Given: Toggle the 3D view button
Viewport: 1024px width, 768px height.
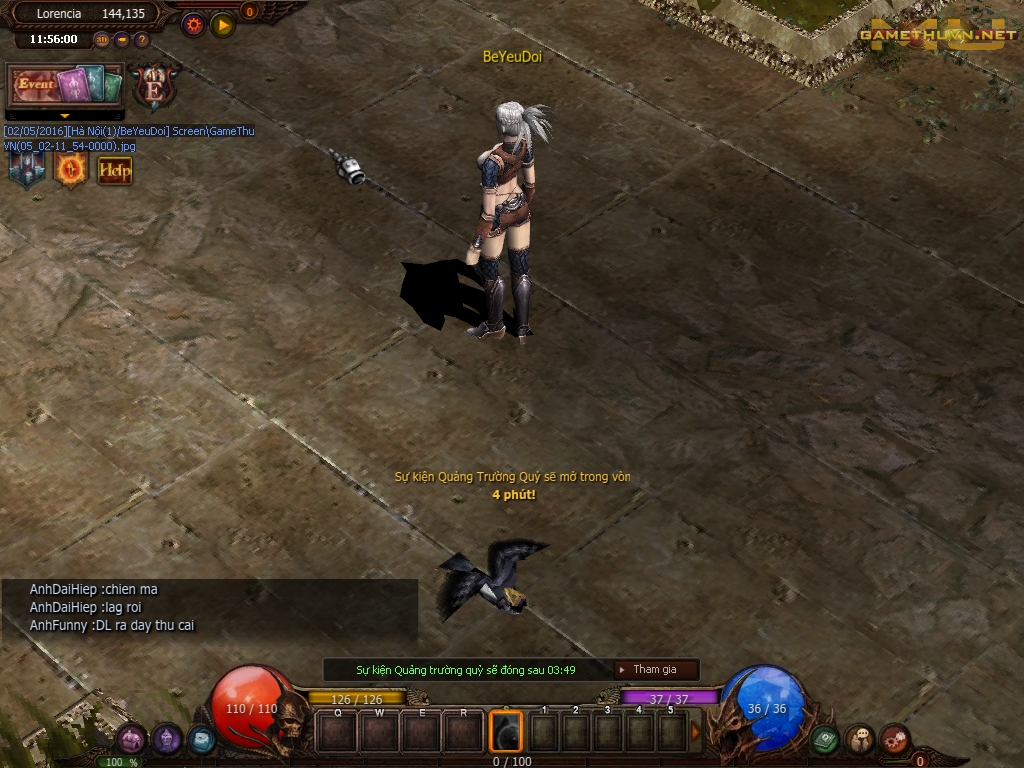Looking at the screenshot, I should point(102,40).
